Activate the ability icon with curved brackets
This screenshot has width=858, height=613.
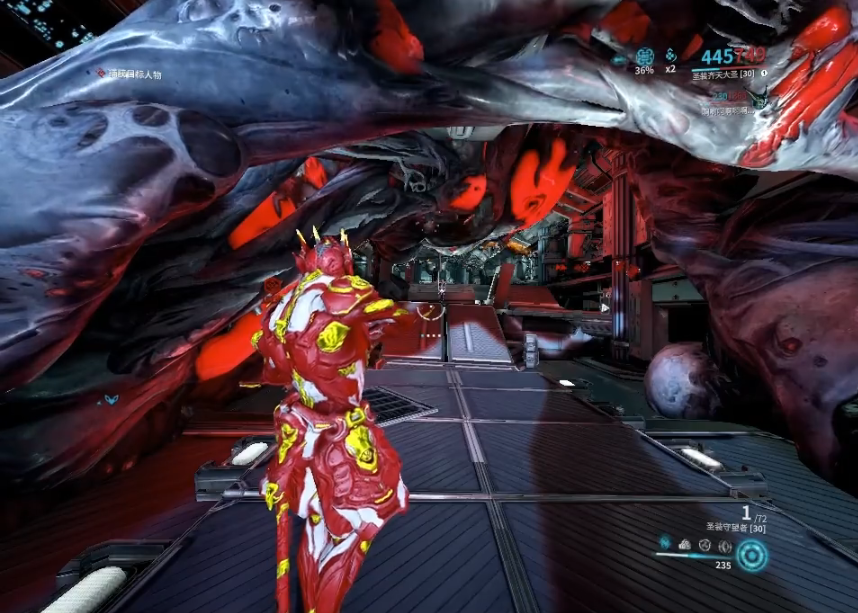[725, 546]
